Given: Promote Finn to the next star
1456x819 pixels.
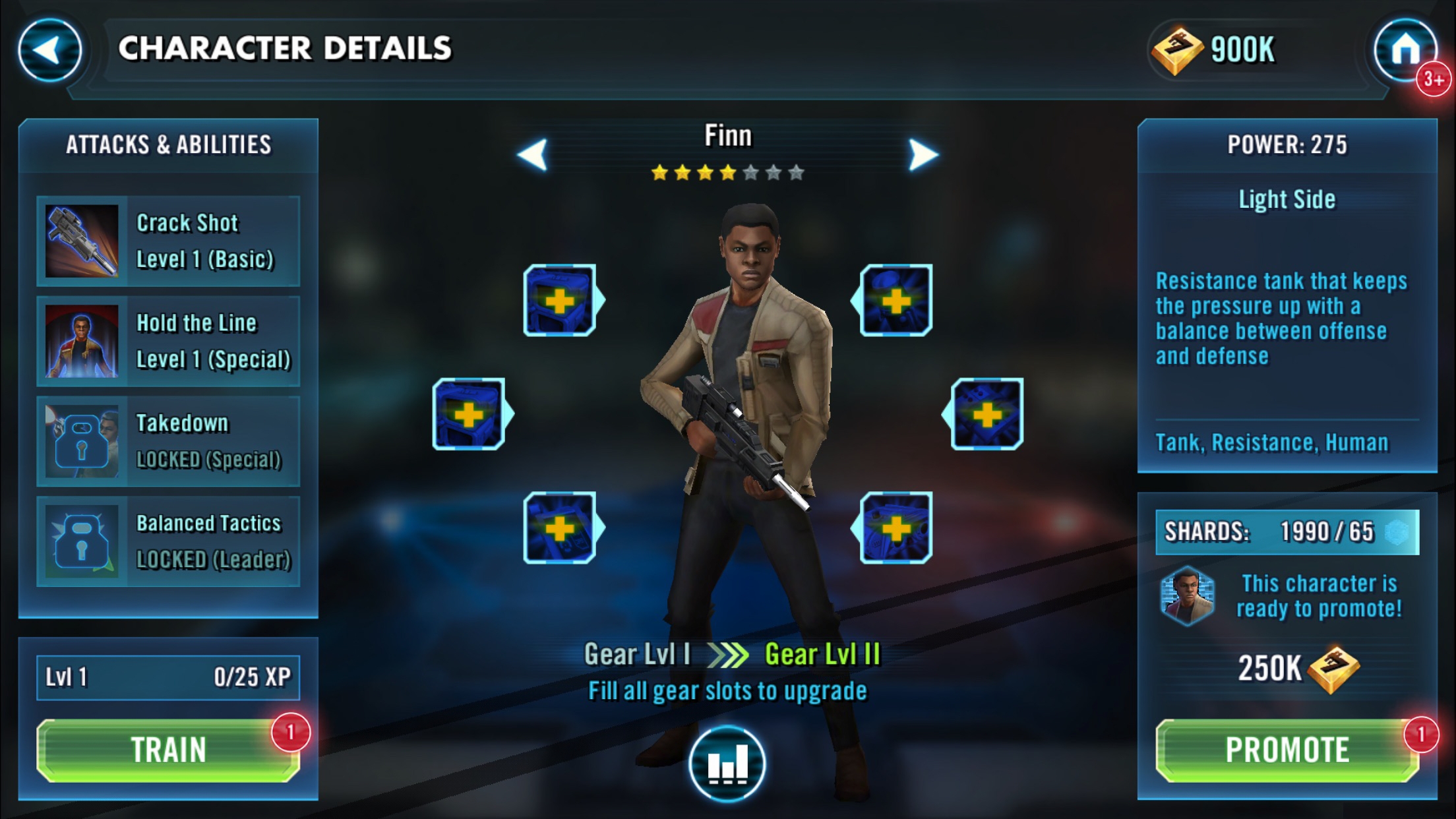Looking at the screenshot, I should tap(1287, 750).
